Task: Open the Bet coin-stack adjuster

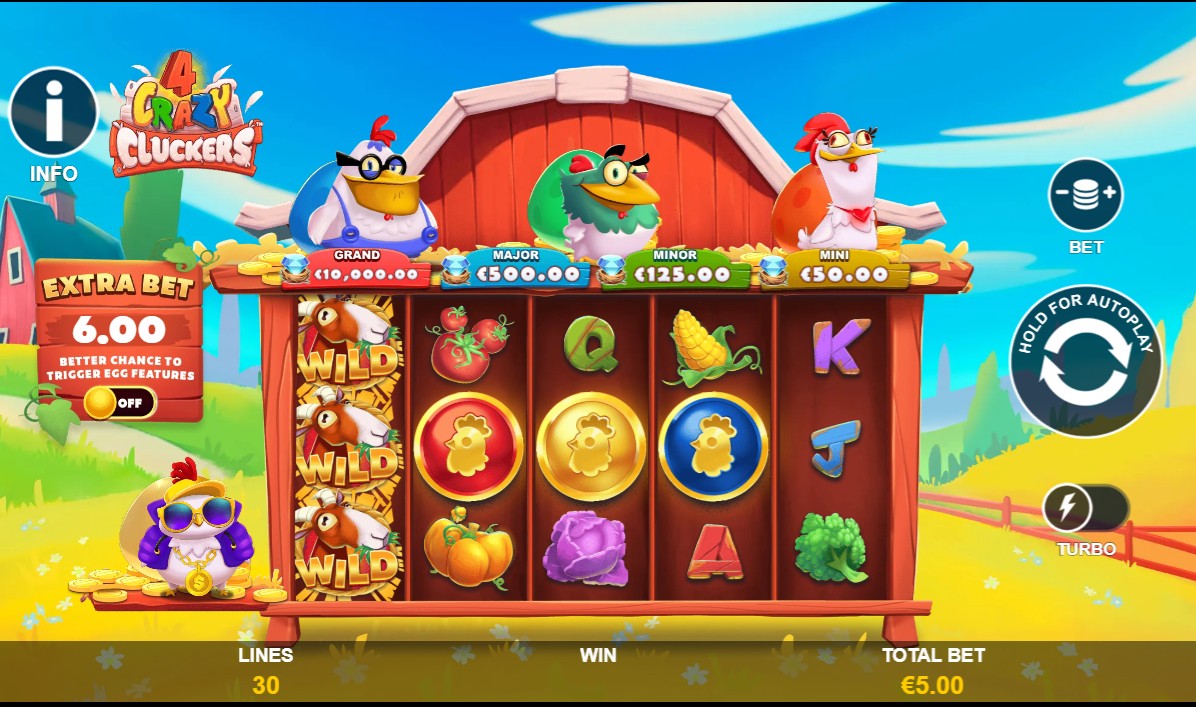Action: [x=1085, y=195]
